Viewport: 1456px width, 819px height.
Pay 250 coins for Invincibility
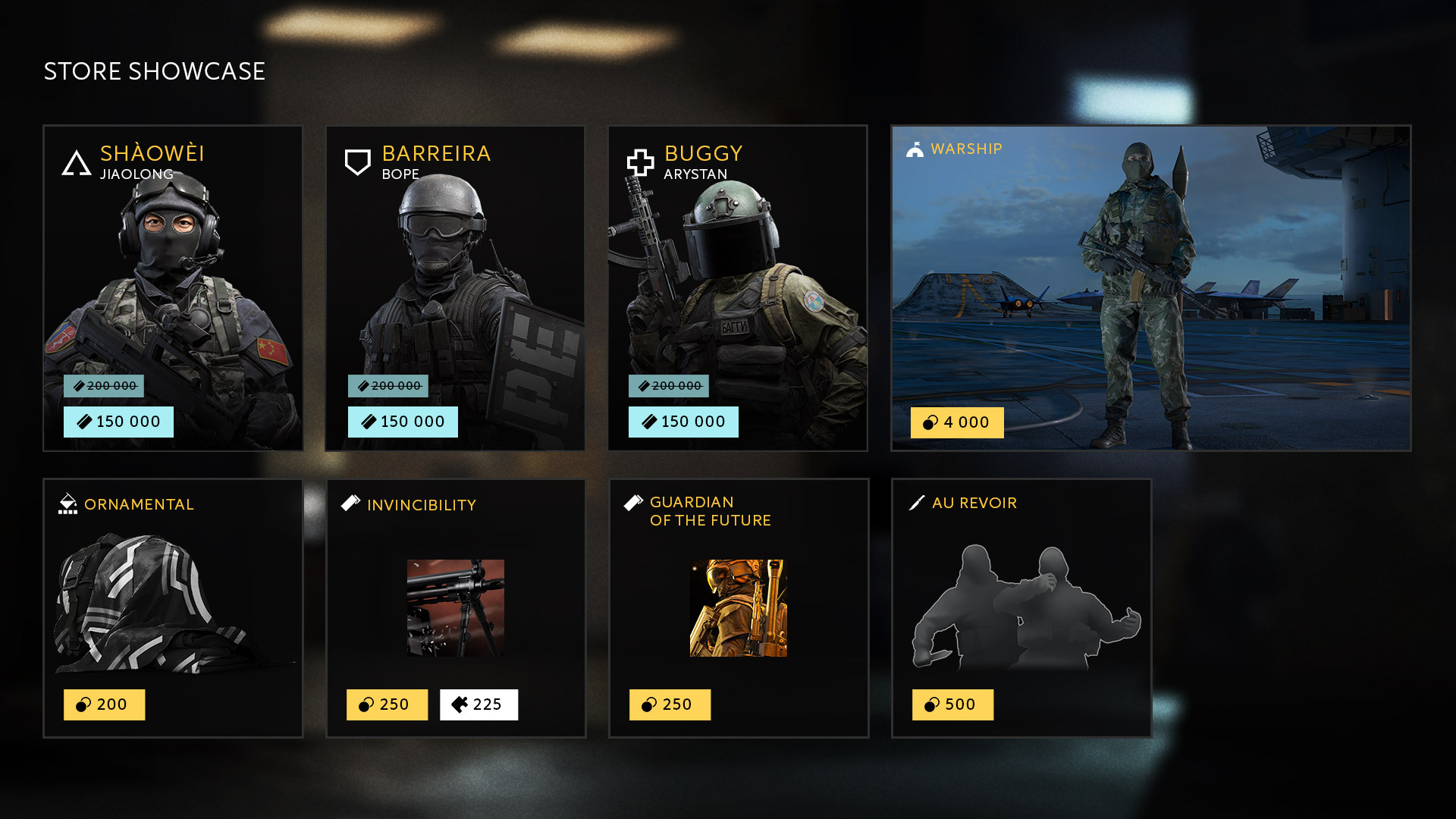tap(387, 704)
